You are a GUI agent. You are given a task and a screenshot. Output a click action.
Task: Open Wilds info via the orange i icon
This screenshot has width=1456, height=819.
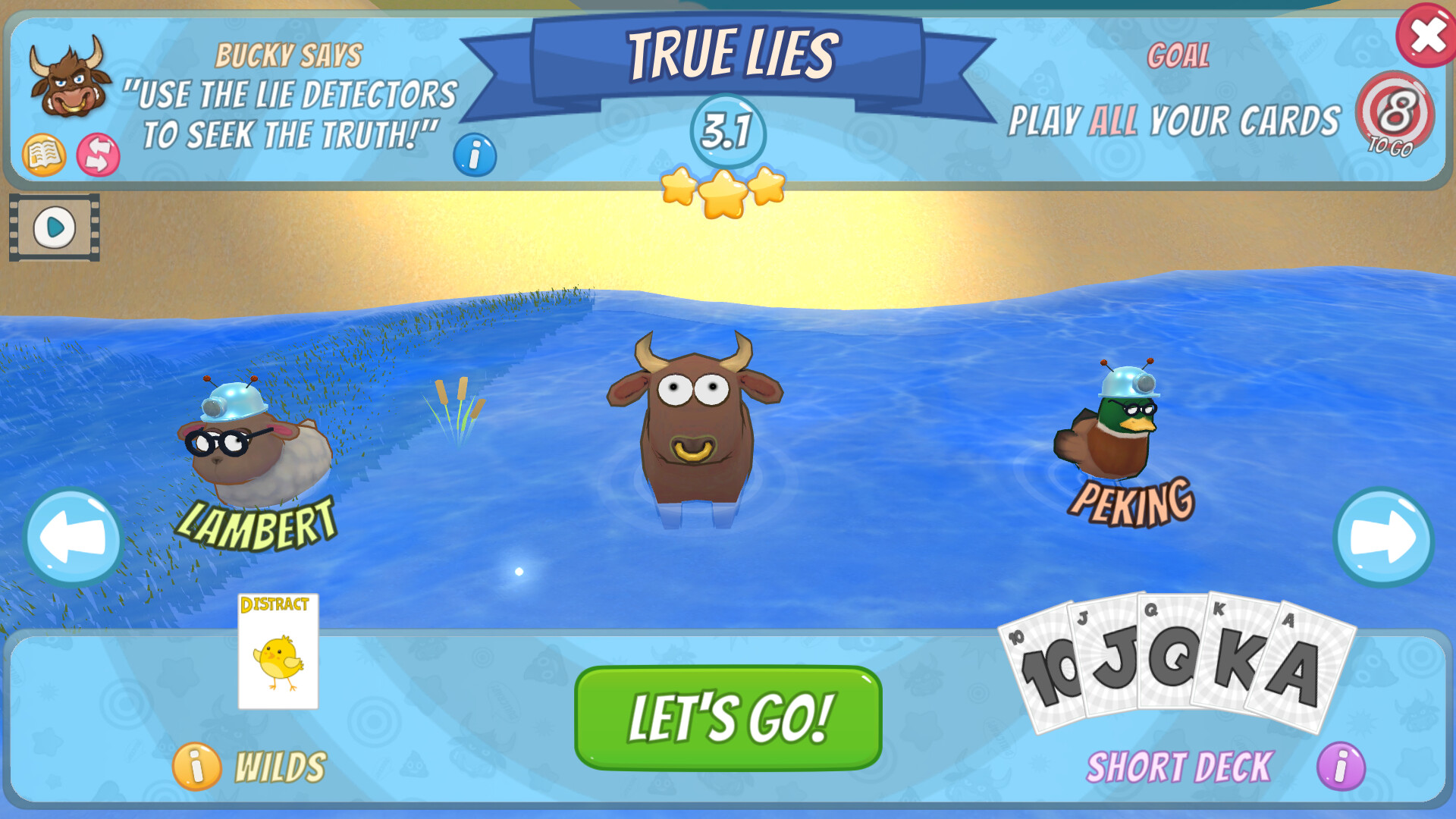tap(196, 767)
